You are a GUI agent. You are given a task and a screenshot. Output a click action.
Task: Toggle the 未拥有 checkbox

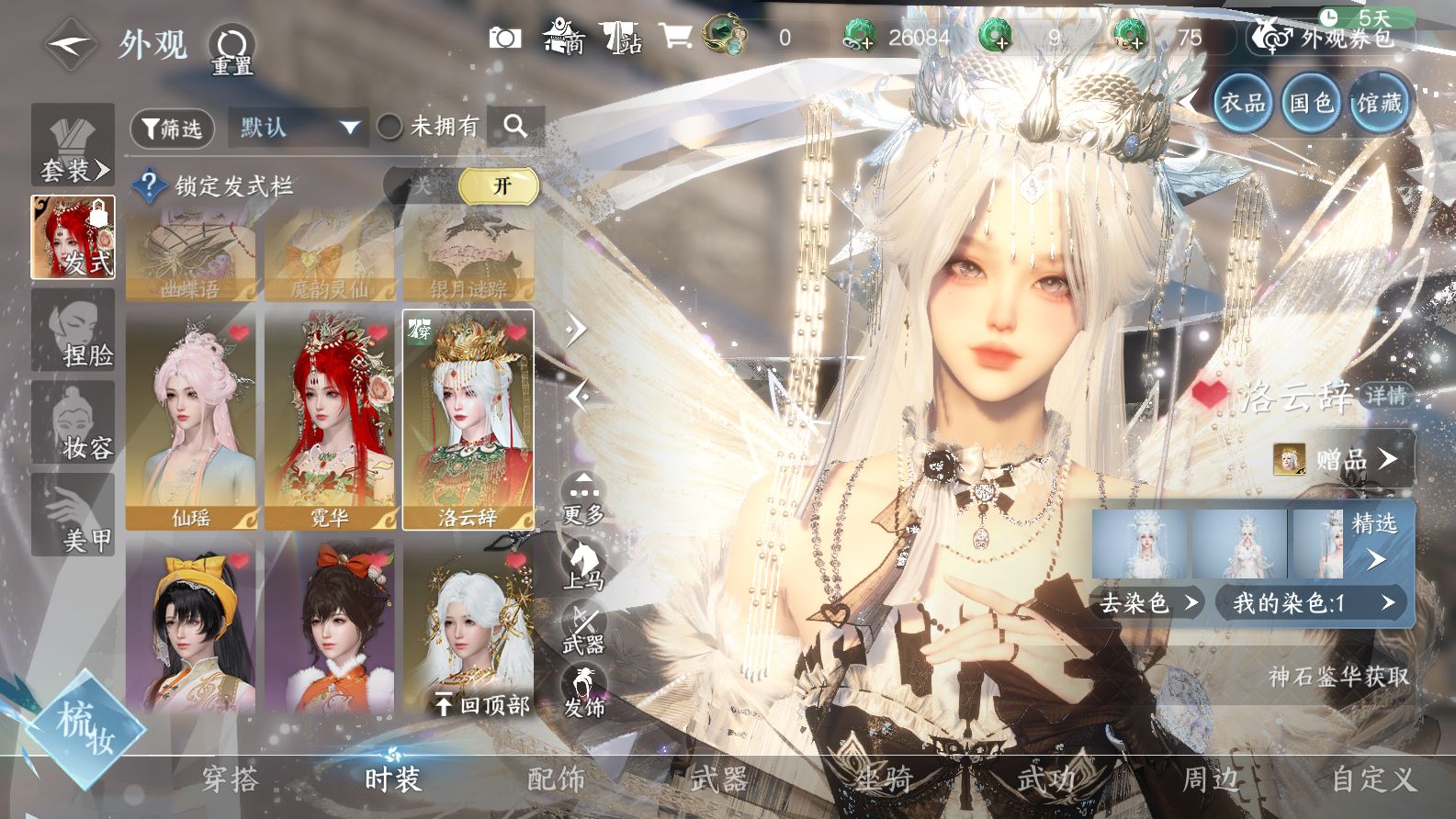[x=389, y=127]
